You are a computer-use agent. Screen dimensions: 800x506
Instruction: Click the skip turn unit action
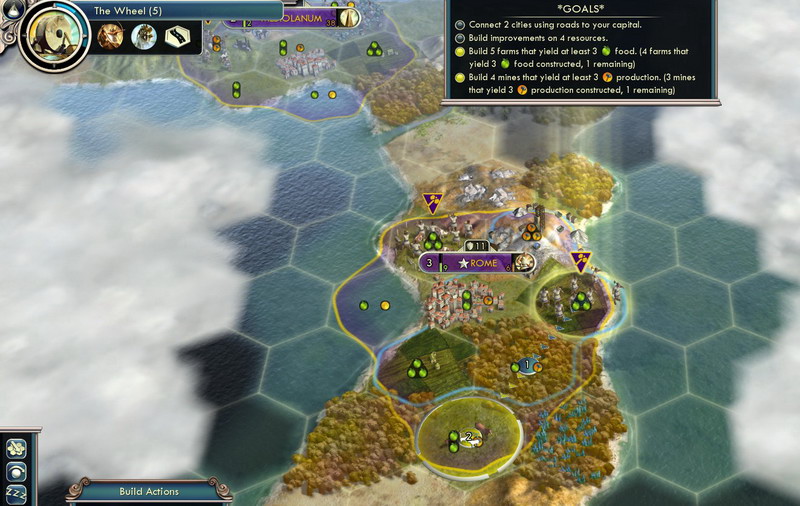pos(17,471)
